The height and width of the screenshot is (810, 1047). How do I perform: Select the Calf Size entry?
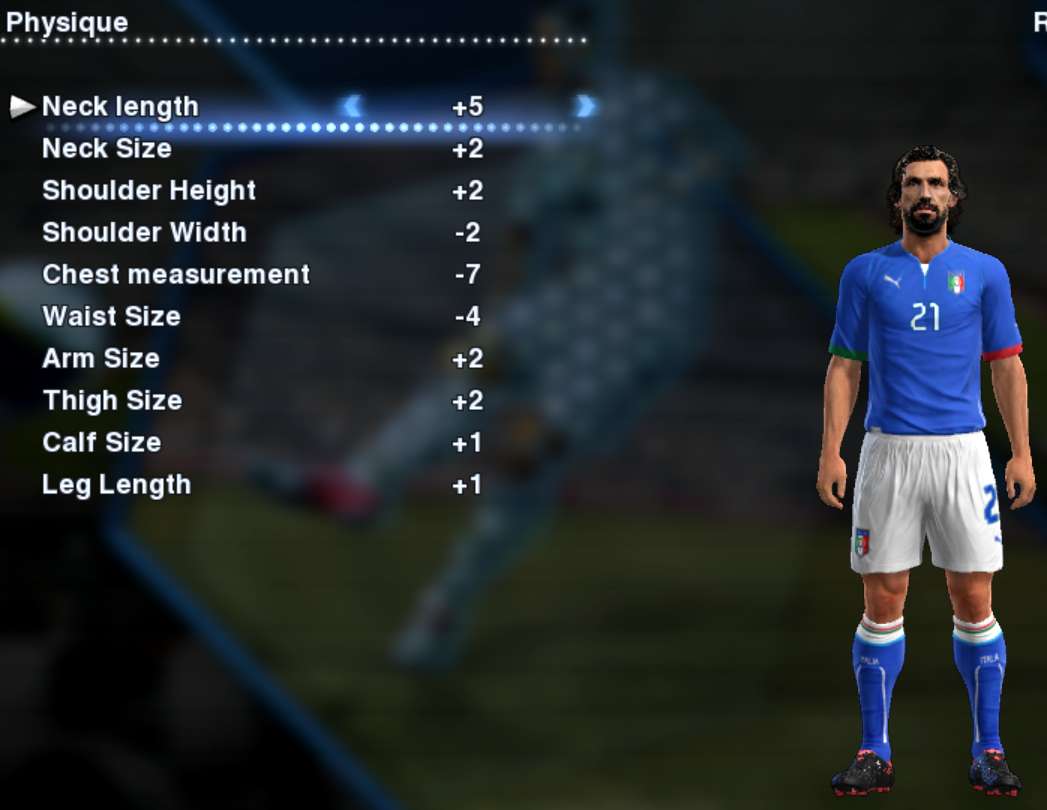tap(101, 443)
